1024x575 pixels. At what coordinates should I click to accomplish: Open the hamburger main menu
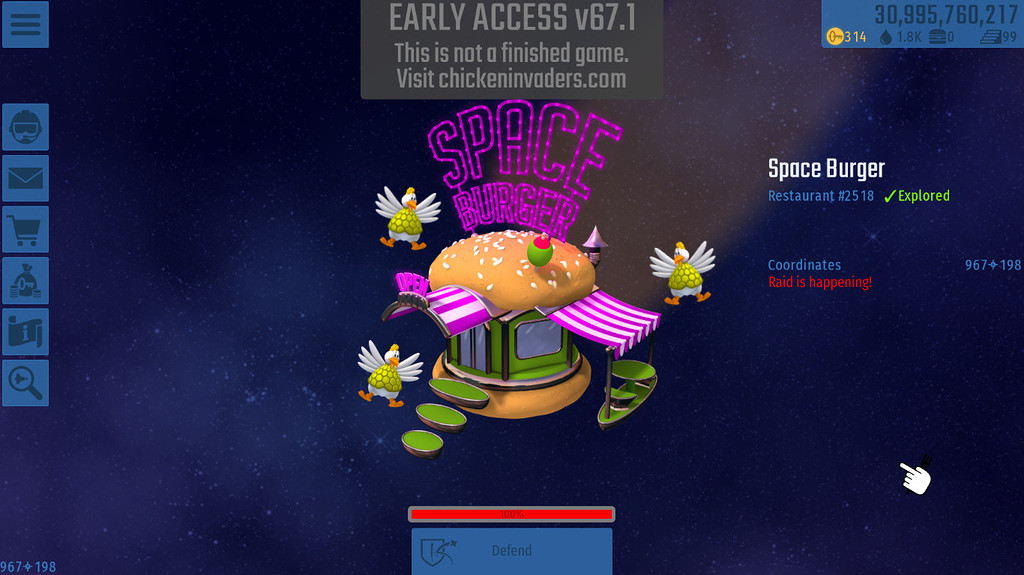point(25,24)
